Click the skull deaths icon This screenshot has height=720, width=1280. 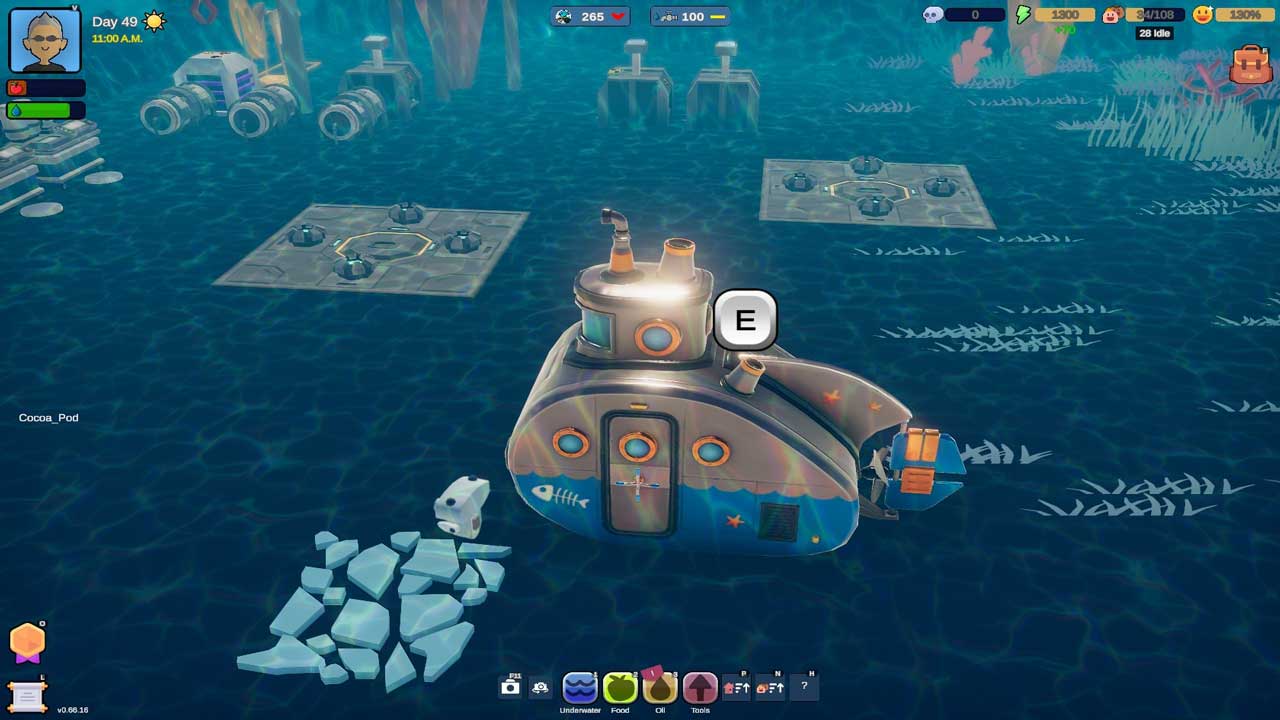click(932, 15)
